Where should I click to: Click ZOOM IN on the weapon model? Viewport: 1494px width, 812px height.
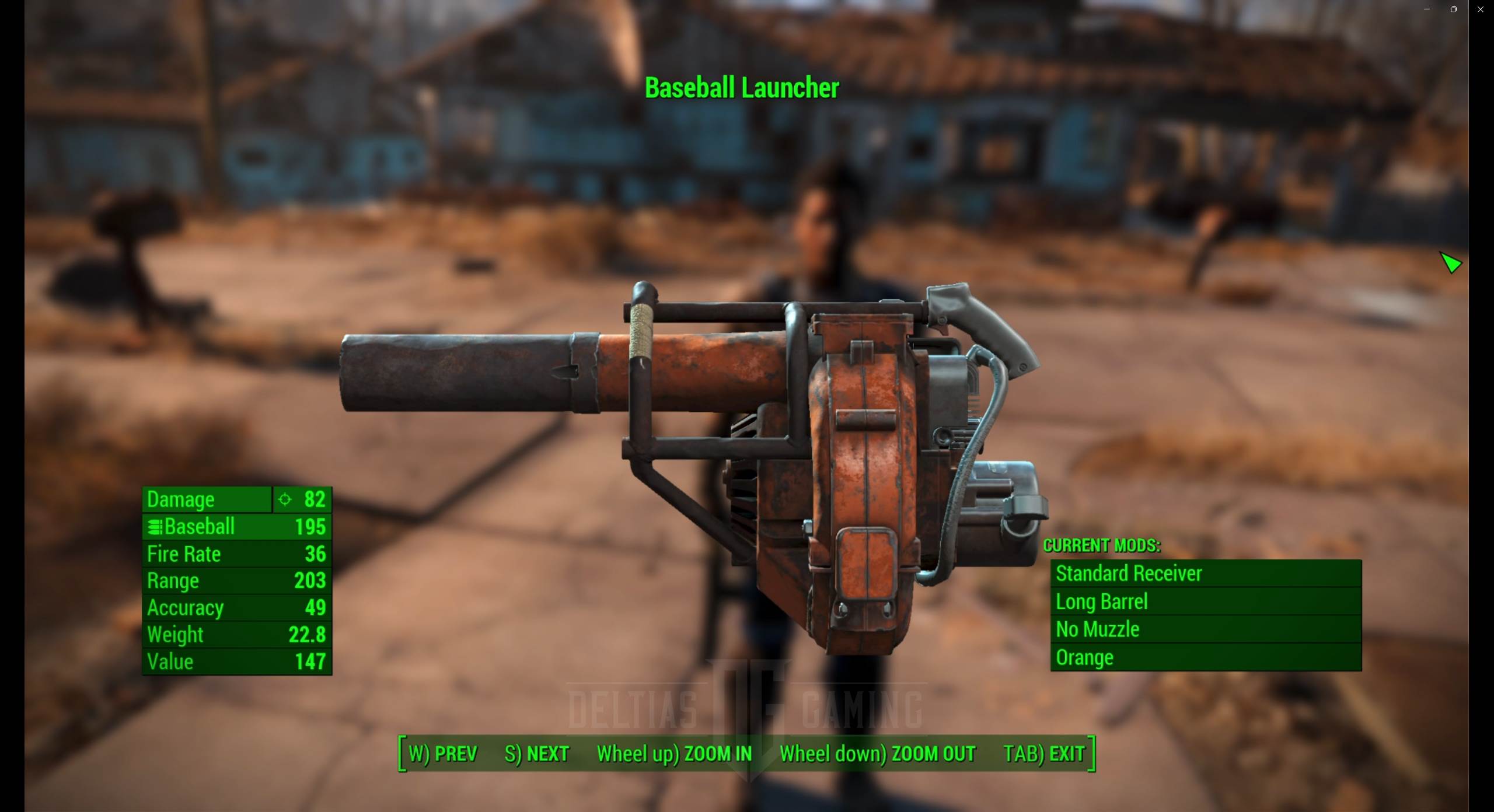pyautogui.click(x=674, y=754)
